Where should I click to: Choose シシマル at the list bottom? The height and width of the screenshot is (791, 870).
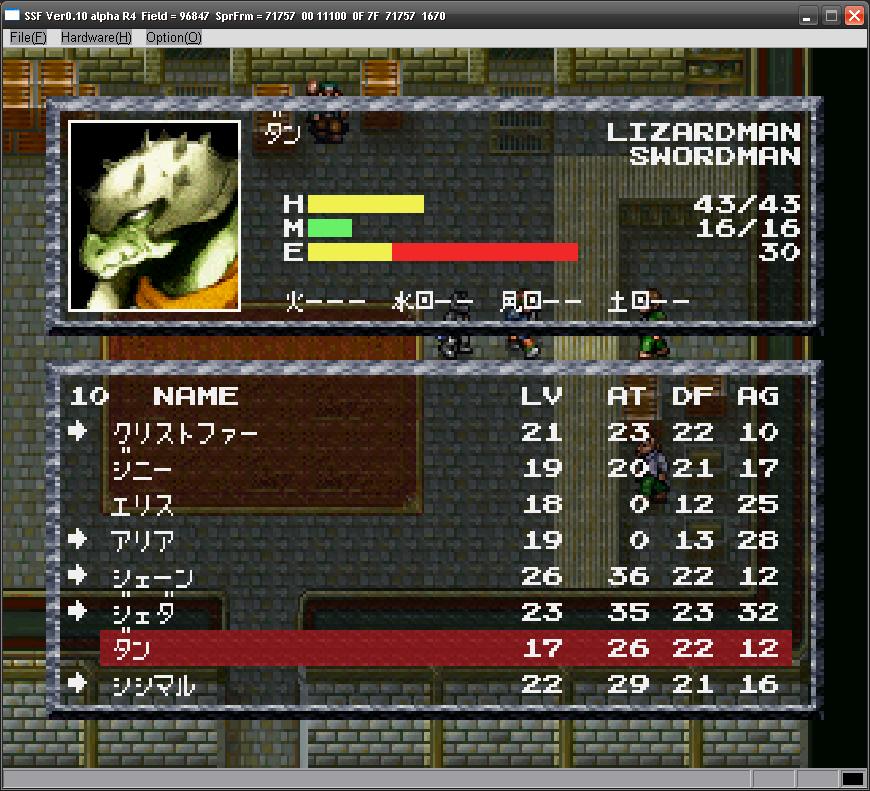click(x=152, y=684)
